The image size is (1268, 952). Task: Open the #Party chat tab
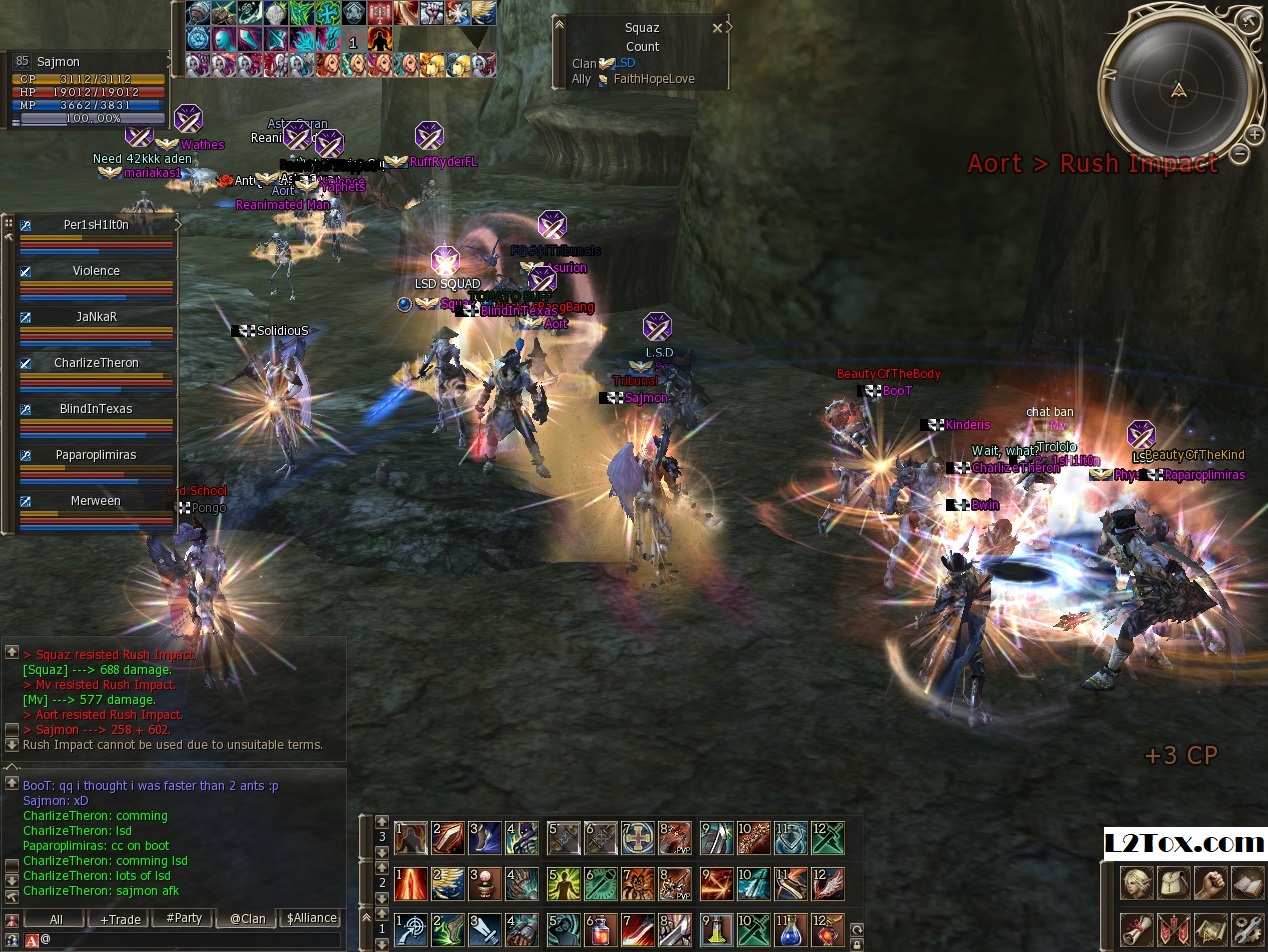[183, 919]
